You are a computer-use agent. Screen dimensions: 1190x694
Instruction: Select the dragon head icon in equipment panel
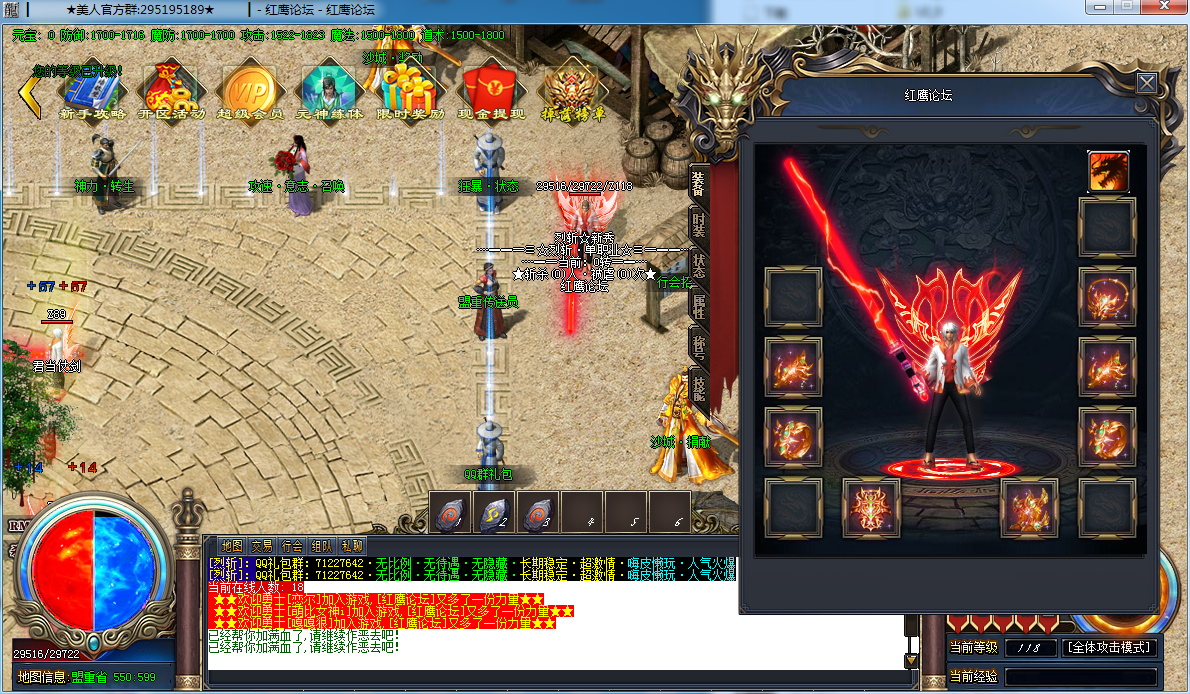(1108, 171)
